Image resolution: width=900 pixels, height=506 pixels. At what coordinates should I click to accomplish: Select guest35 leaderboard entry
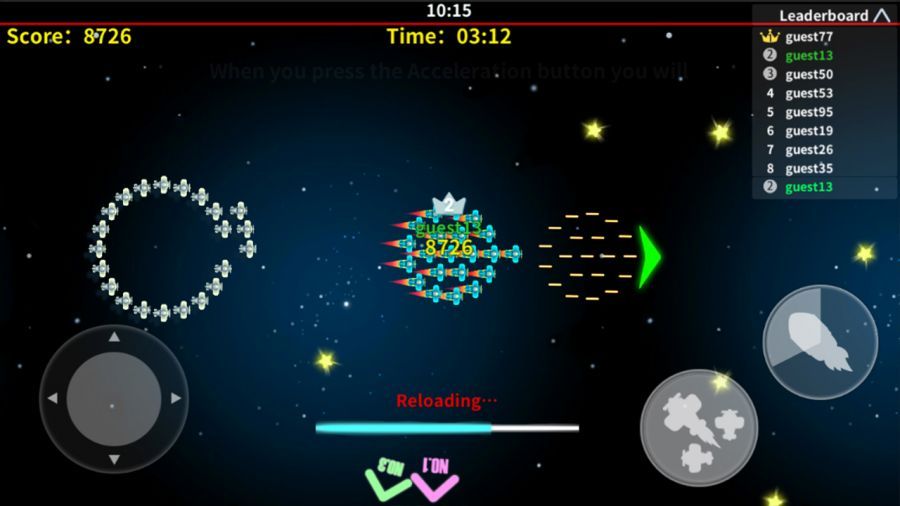point(808,168)
